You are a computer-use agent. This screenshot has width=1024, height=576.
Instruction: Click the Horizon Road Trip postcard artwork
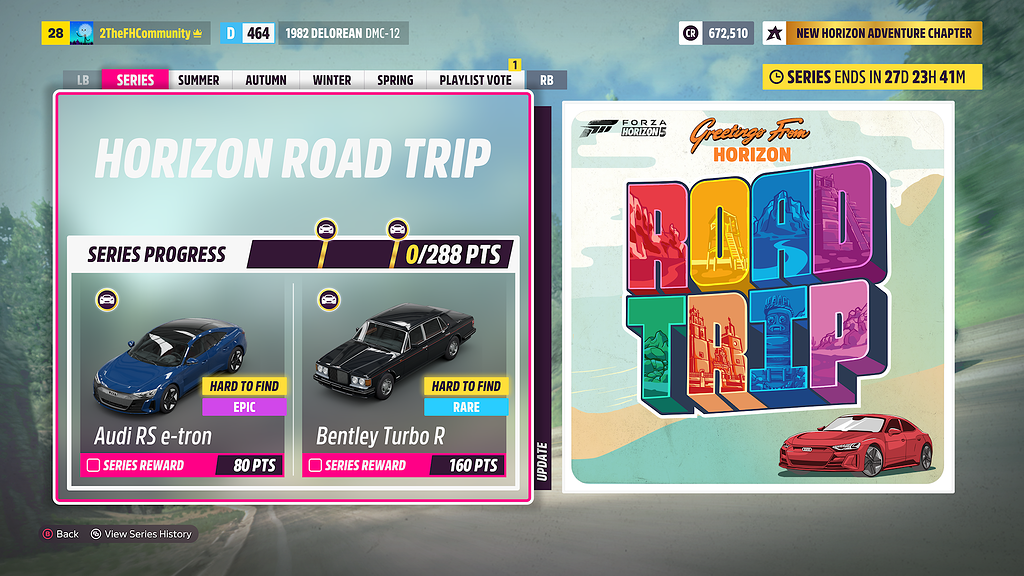[x=758, y=297]
